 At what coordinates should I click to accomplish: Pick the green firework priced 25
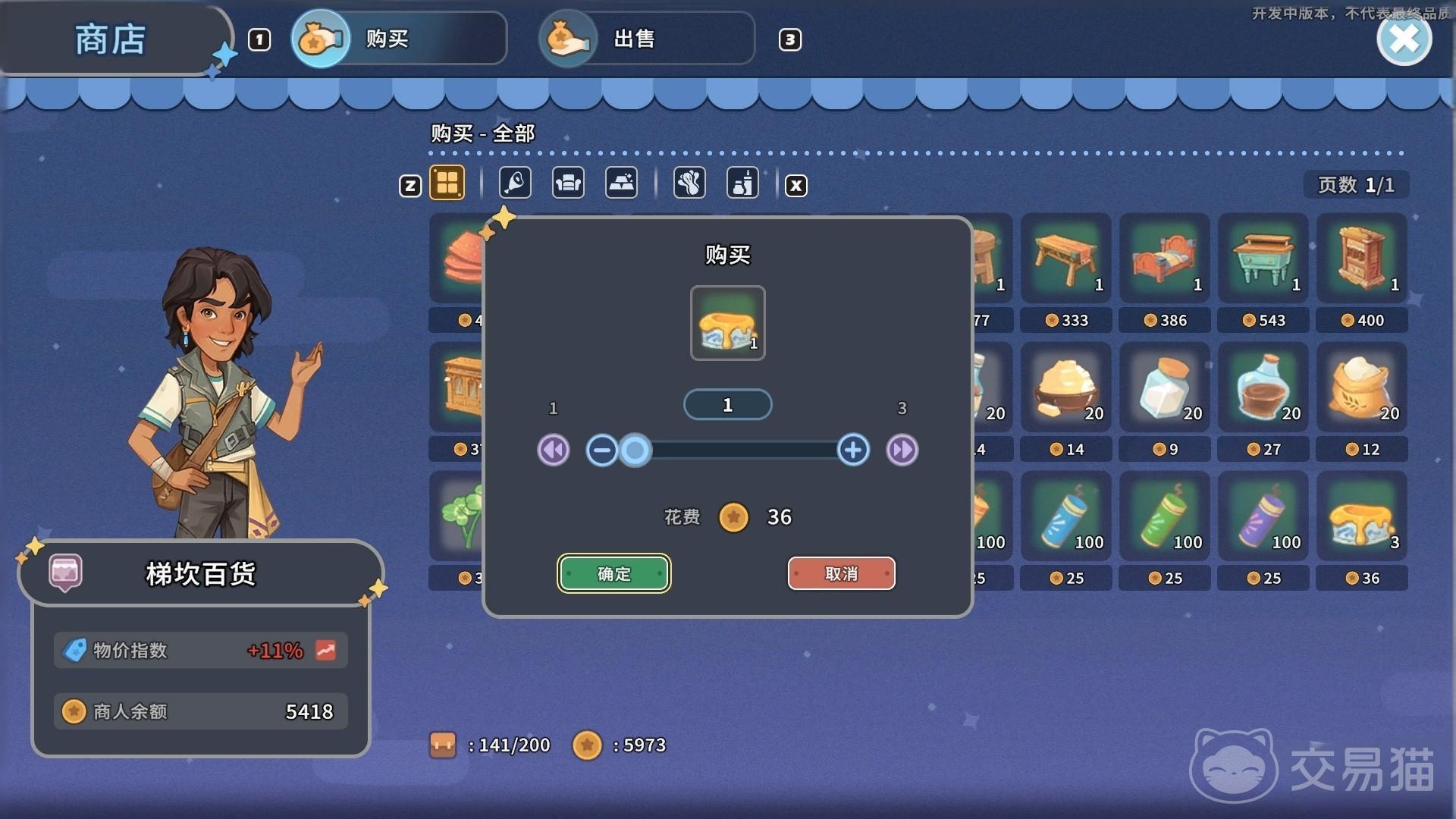click(1164, 517)
